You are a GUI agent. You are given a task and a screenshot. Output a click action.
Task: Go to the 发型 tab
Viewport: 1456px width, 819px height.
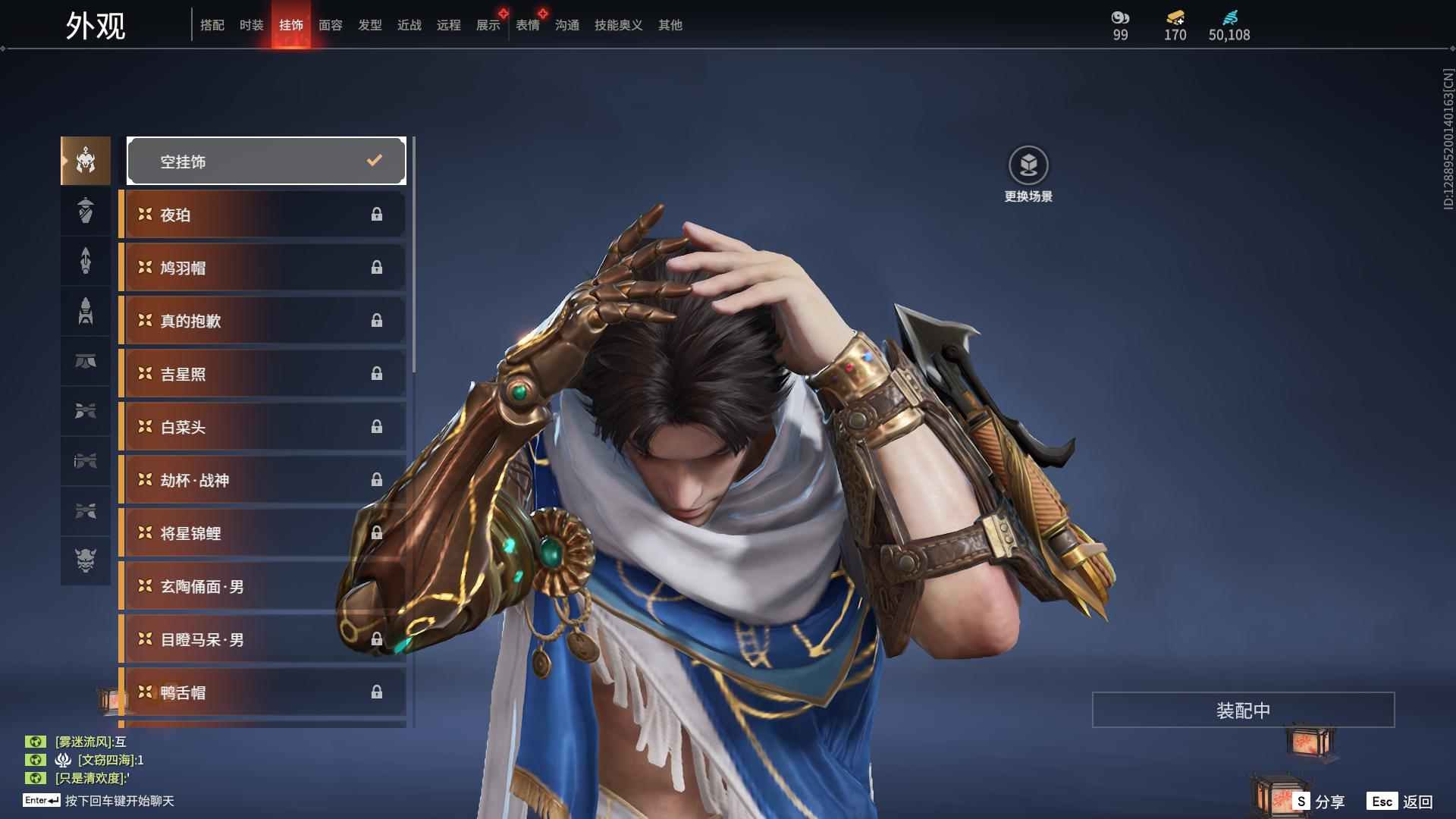coord(370,25)
